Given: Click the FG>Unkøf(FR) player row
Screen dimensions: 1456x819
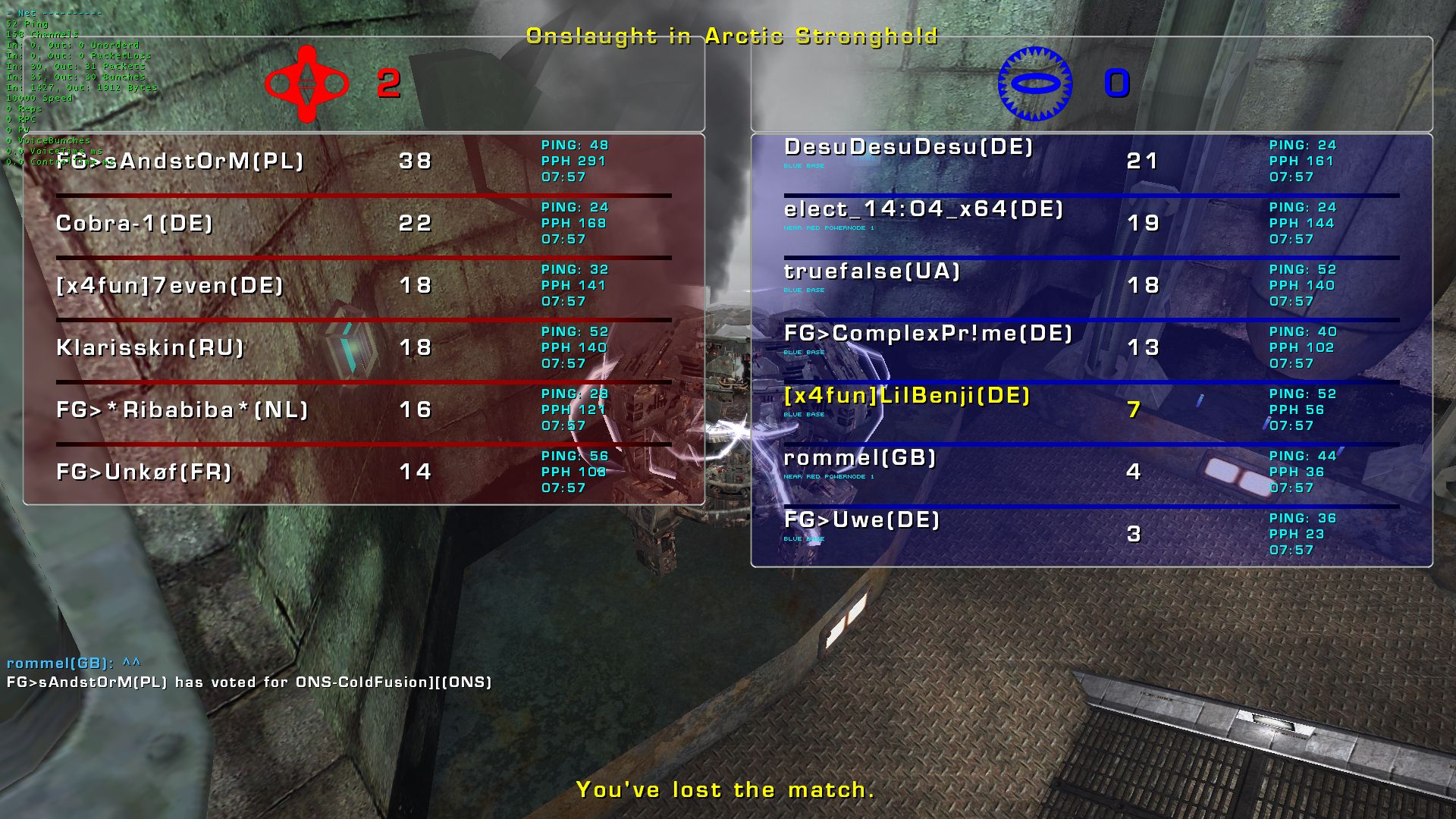Looking at the screenshot, I should tap(144, 472).
